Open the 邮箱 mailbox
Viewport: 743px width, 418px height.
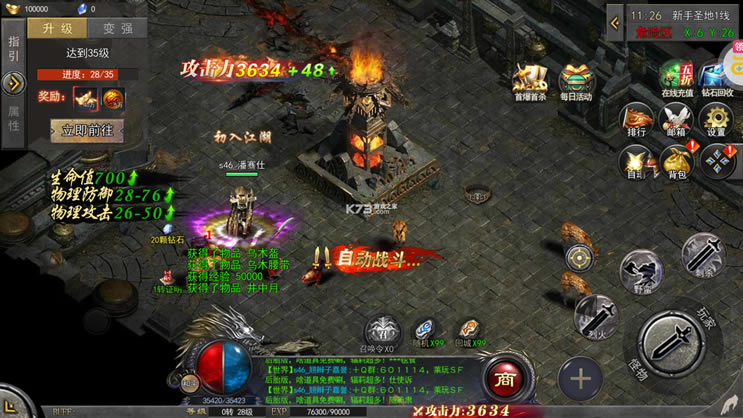point(677,119)
